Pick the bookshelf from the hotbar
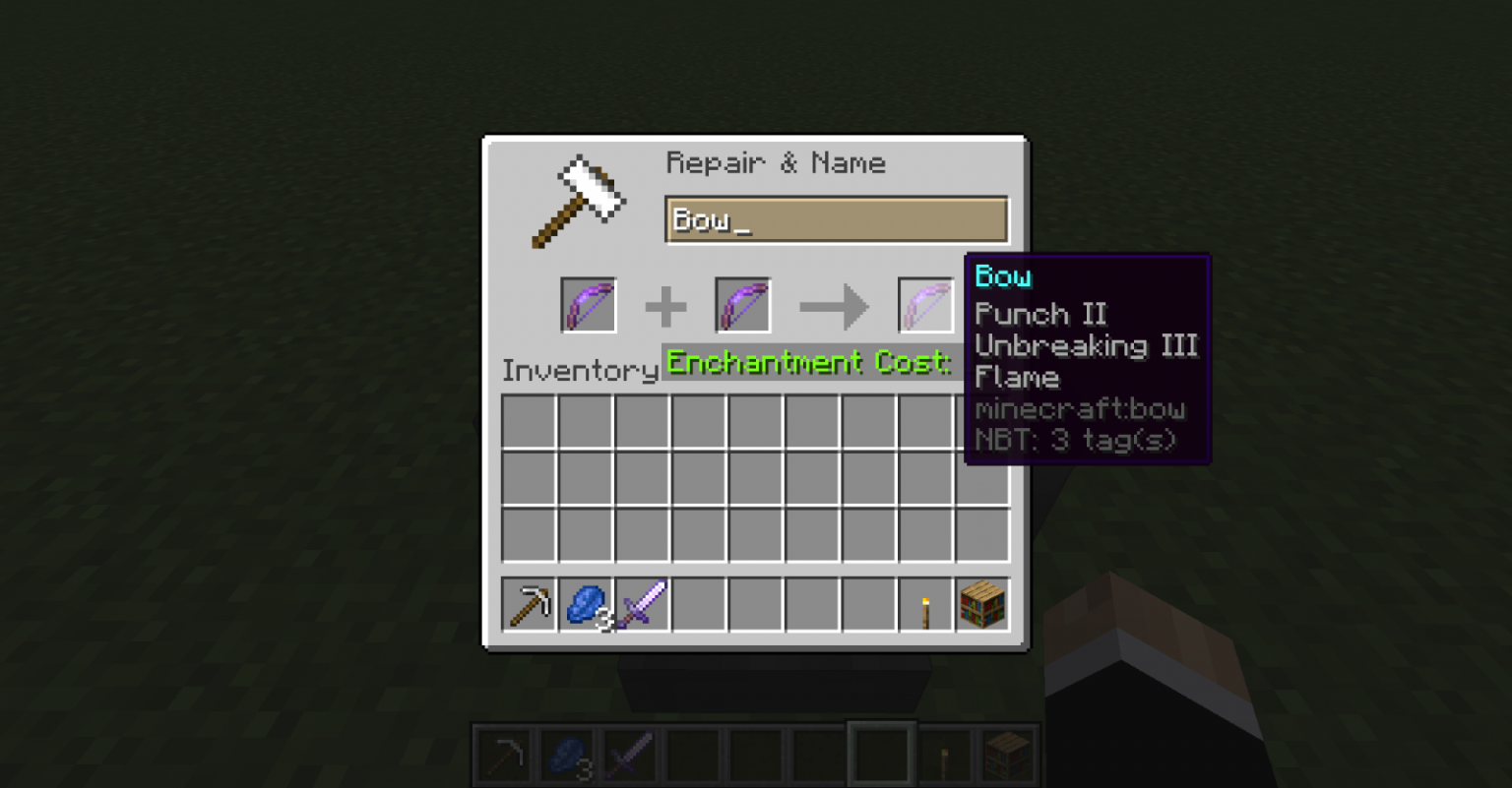The image size is (1512, 788). pyautogui.click(x=1007, y=754)
